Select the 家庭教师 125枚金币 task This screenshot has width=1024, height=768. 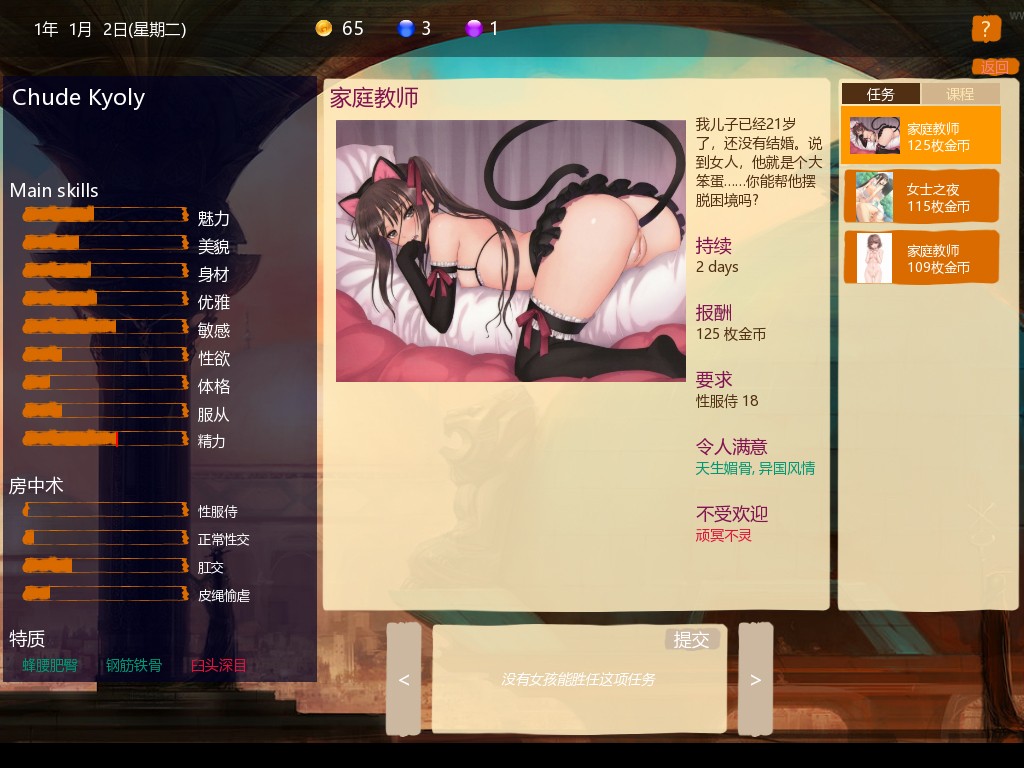pos(920,136)
